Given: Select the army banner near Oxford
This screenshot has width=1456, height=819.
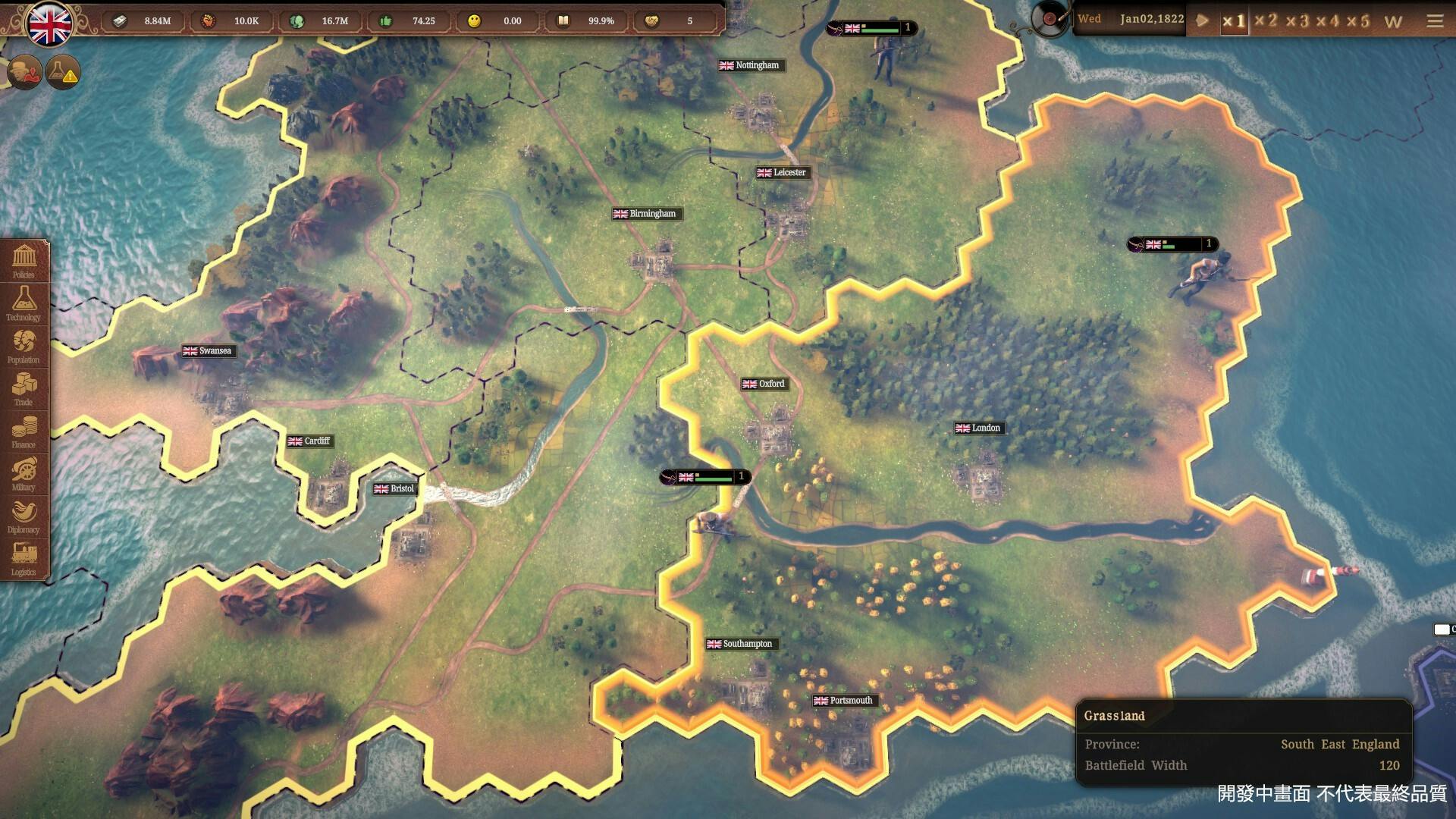Looking at the screenshot, I should pos(705,477).
